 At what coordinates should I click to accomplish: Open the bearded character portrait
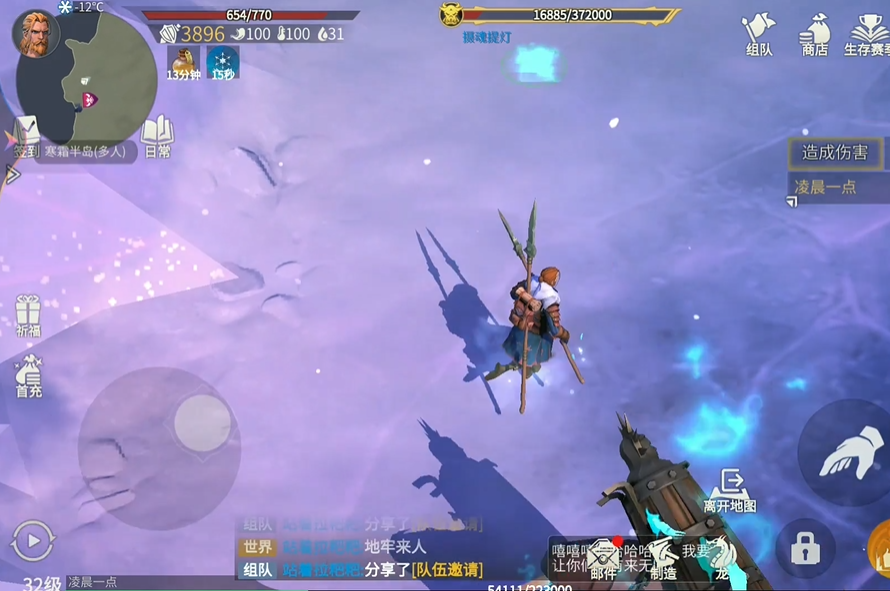35,34
